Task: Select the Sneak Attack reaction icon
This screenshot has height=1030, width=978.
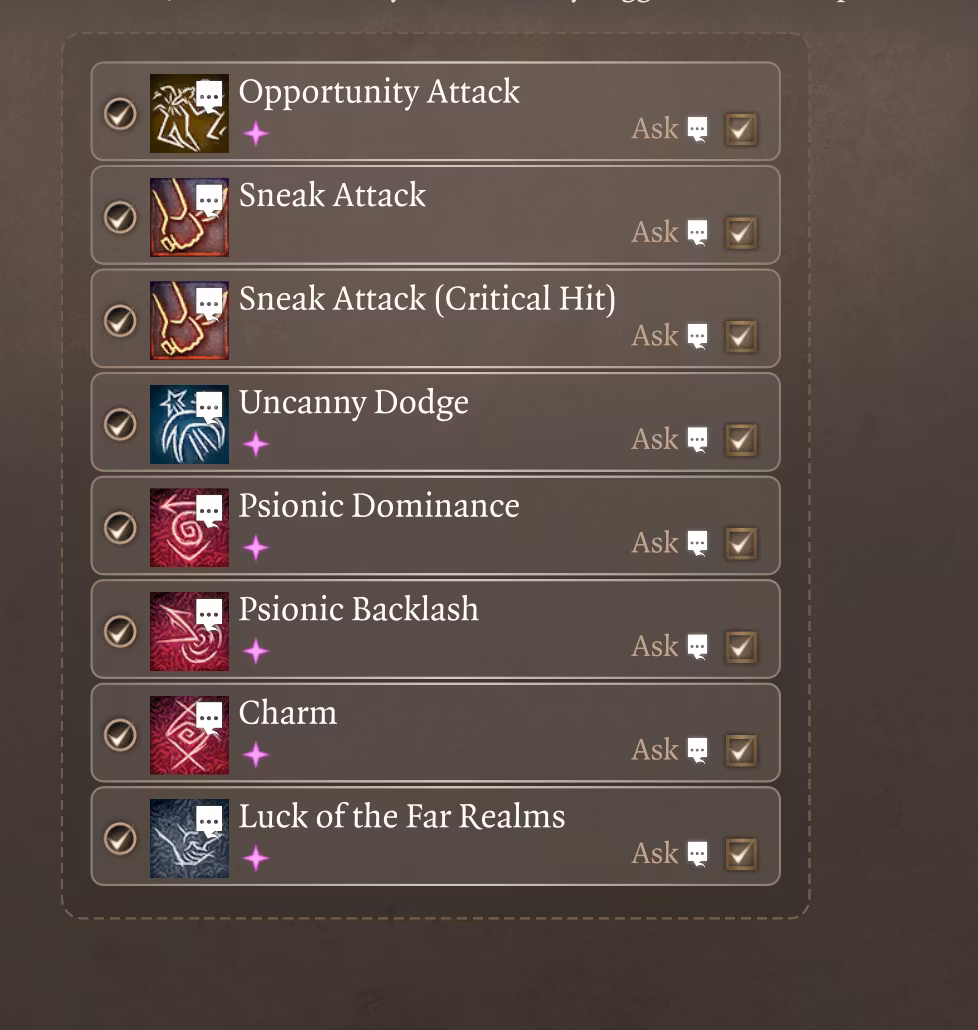Action: (x=189, y=217)
